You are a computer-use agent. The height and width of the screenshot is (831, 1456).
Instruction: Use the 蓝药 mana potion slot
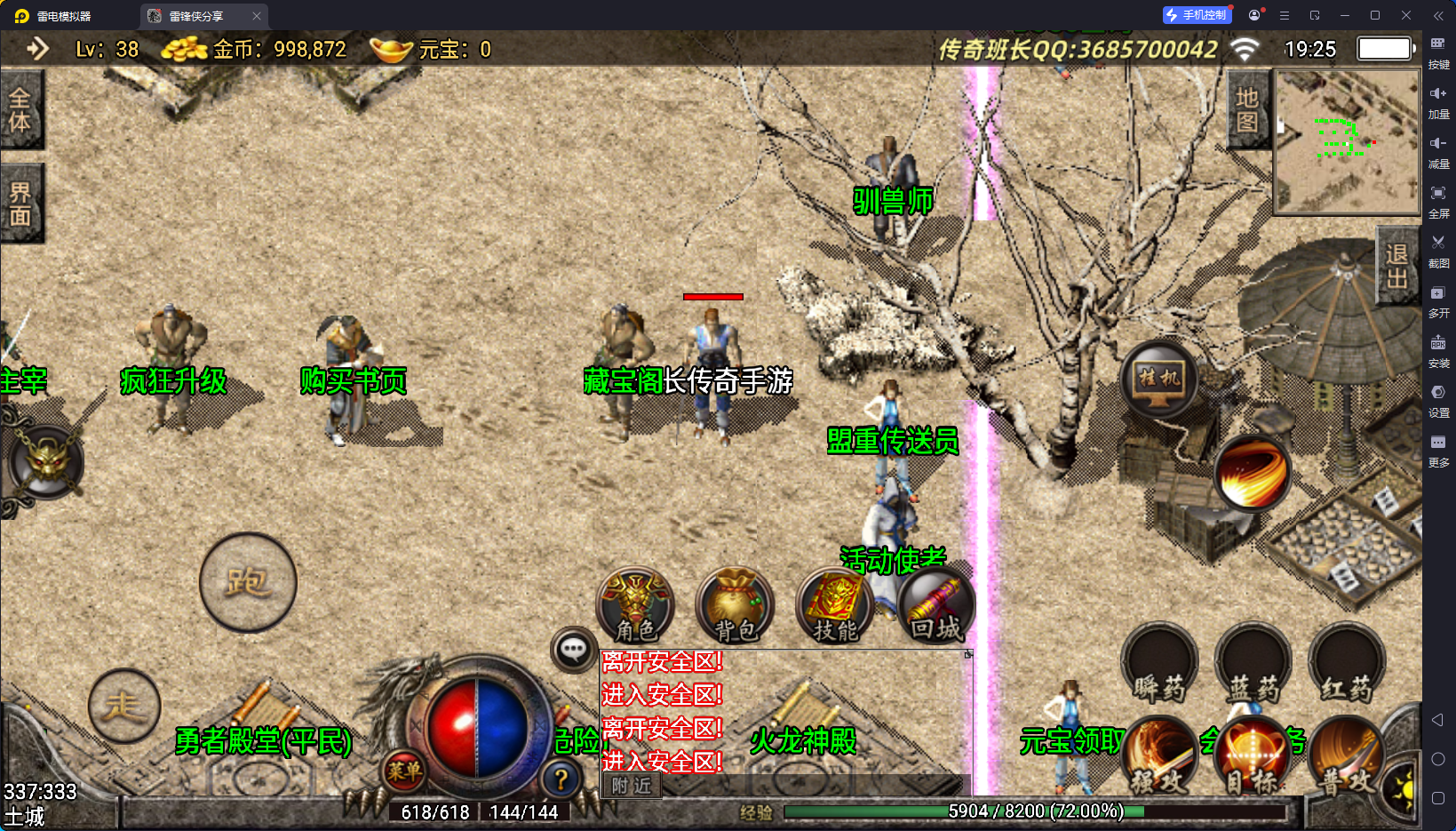pyautogui.click(x=1253, y=664)
